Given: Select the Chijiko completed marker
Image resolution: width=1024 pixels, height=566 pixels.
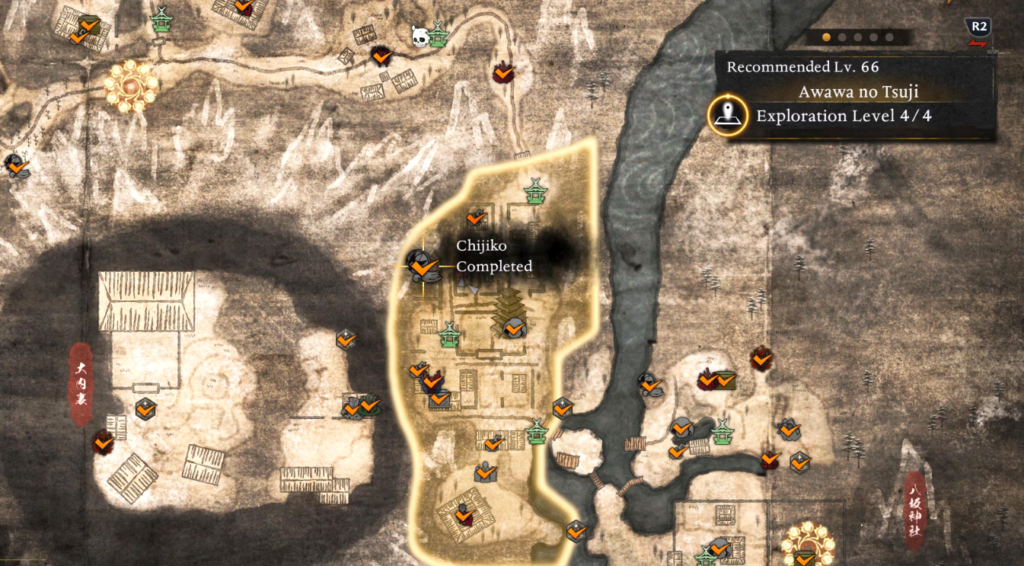Looking at the screenshot, I should (421, 266).
